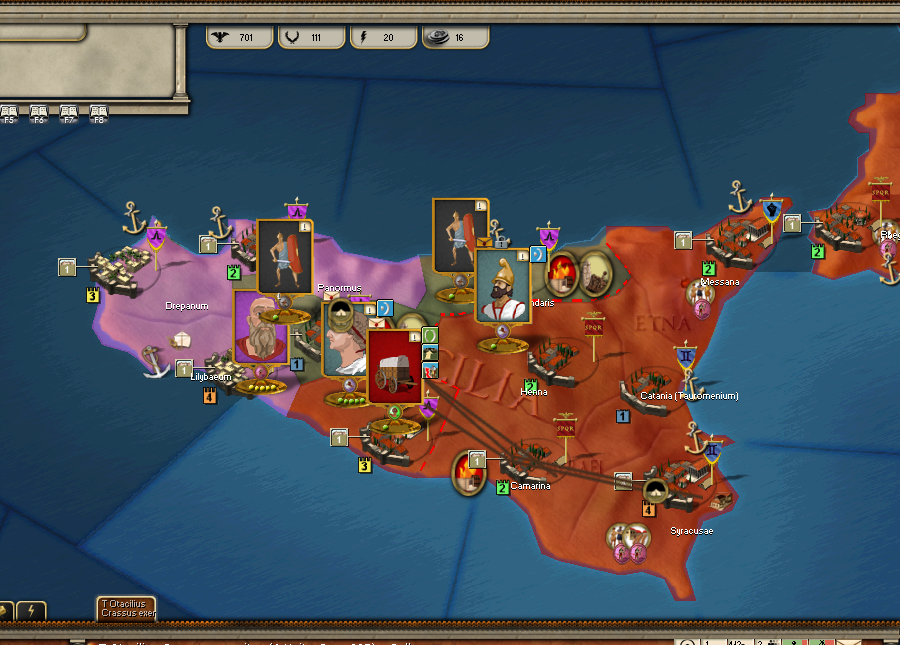900x645 pixels.
Task: Select the T.Otacilius Crassus army tab
Action: tap(126, 608)
